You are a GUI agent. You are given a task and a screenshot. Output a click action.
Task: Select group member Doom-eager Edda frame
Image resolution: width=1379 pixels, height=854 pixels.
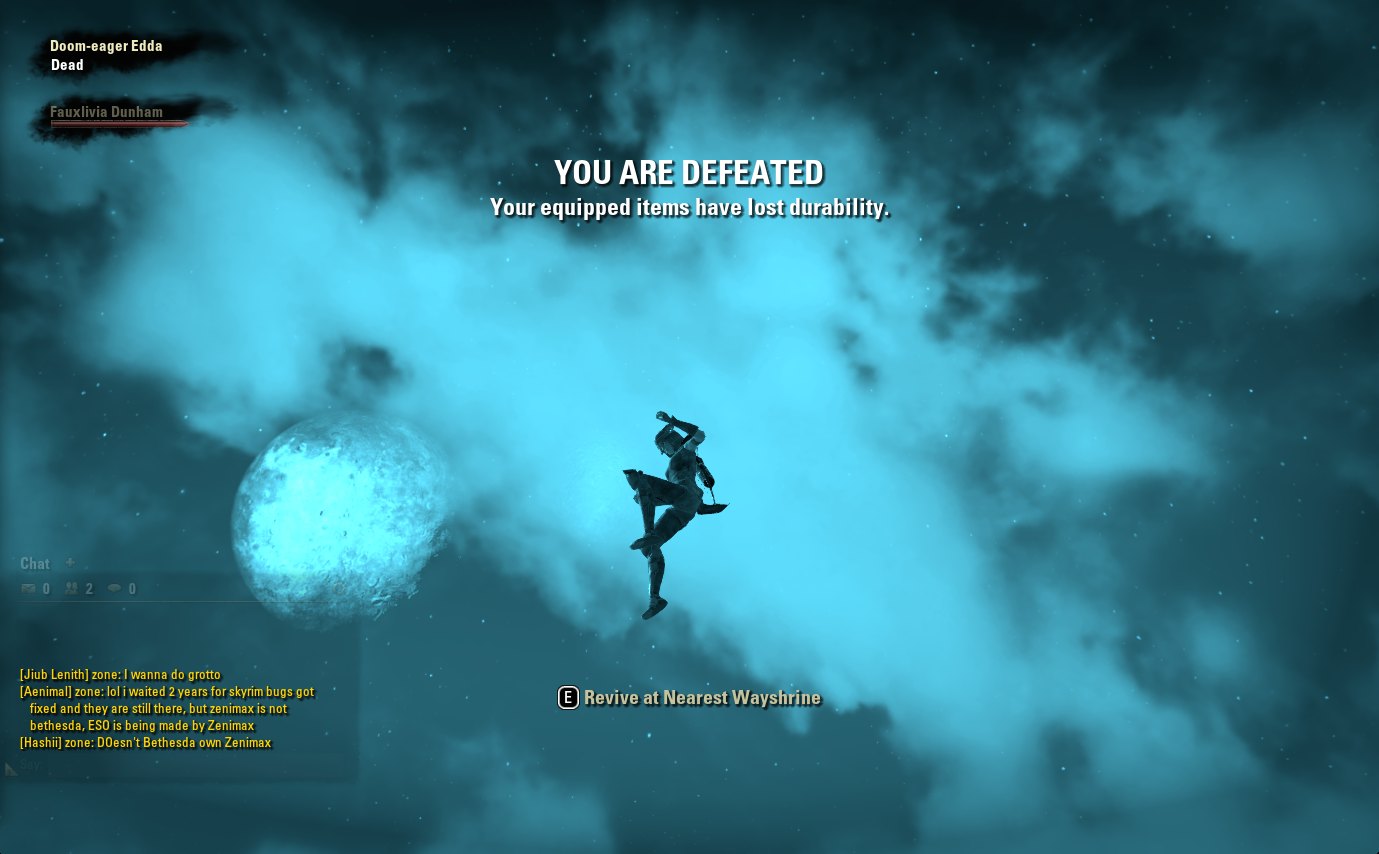(x=106, y=46)
